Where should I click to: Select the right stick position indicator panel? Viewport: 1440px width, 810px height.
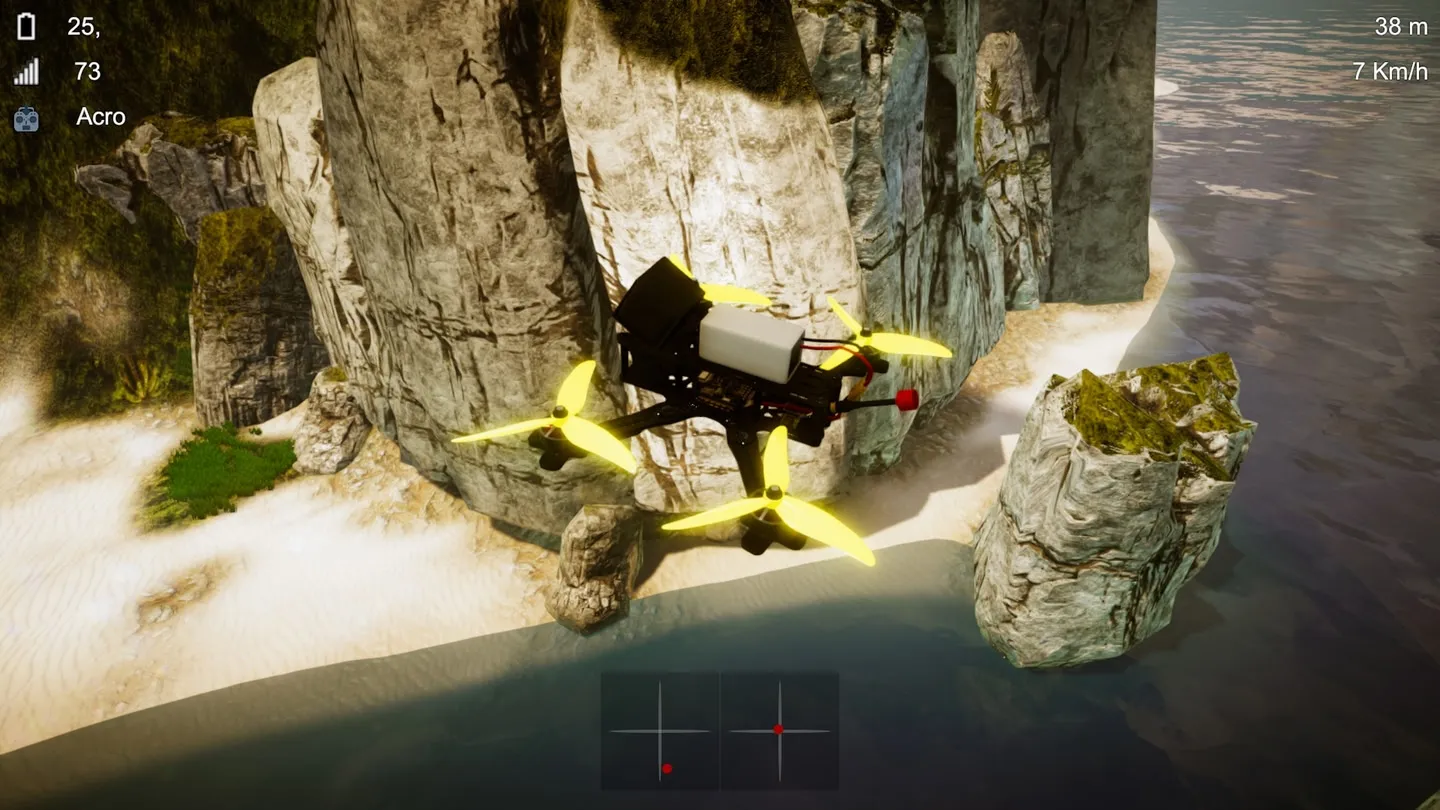pos(780,730)
